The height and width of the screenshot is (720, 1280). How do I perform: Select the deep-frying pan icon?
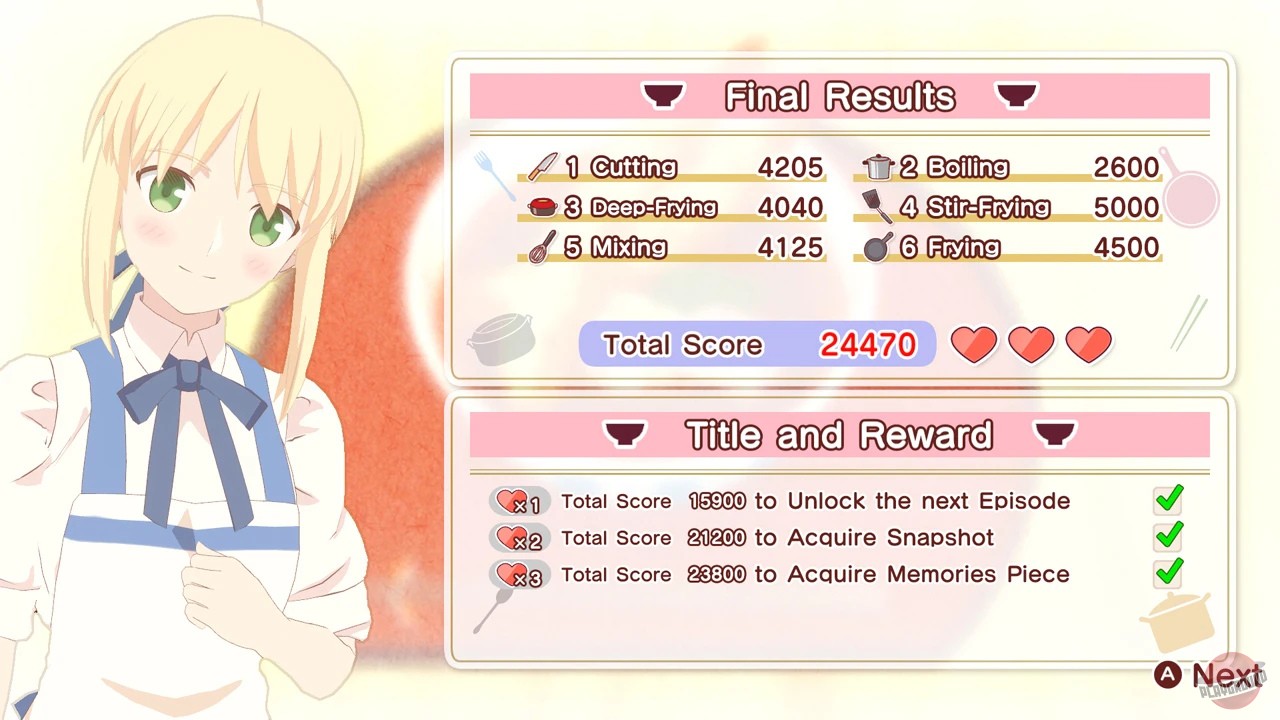540,207
